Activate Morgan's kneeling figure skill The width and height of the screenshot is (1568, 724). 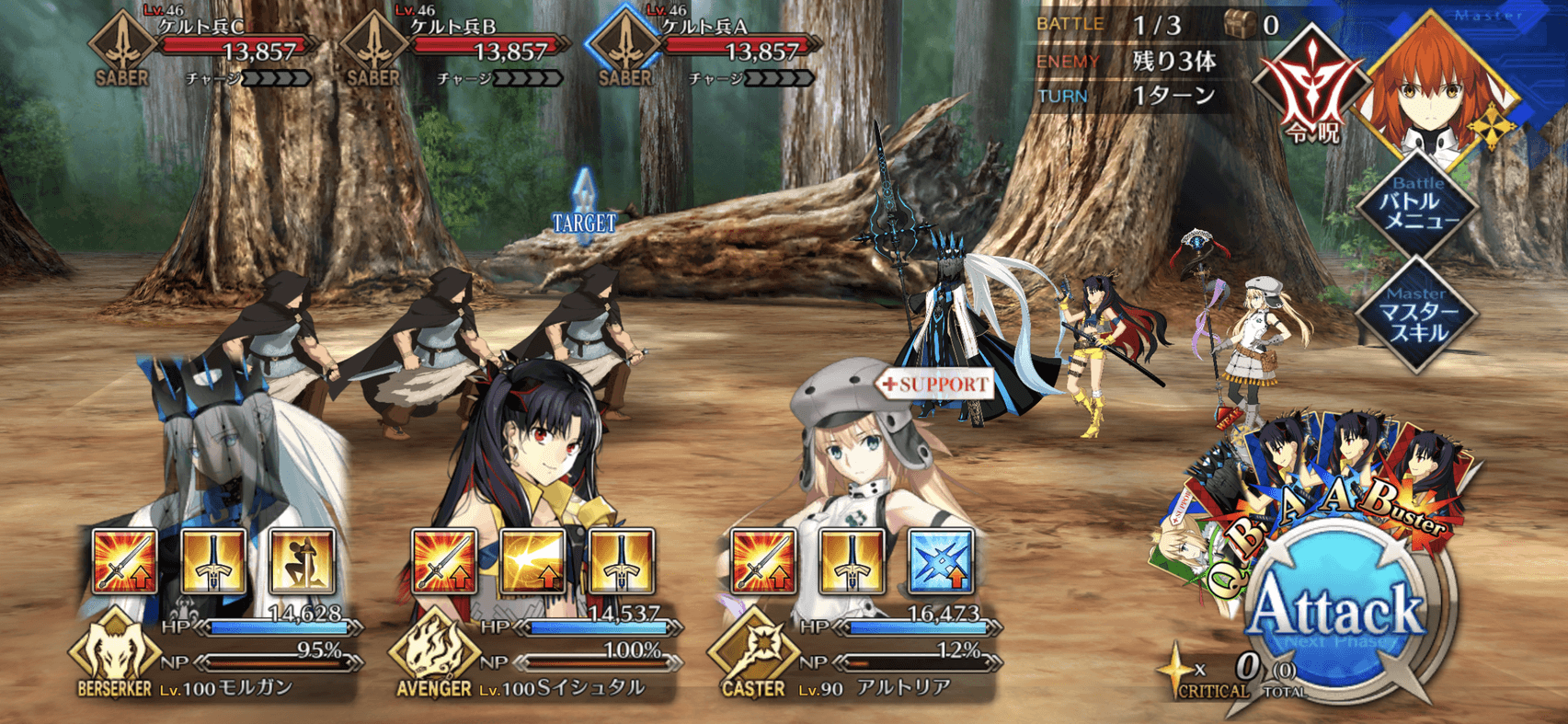pyautogui.click(x=302, y=561)
